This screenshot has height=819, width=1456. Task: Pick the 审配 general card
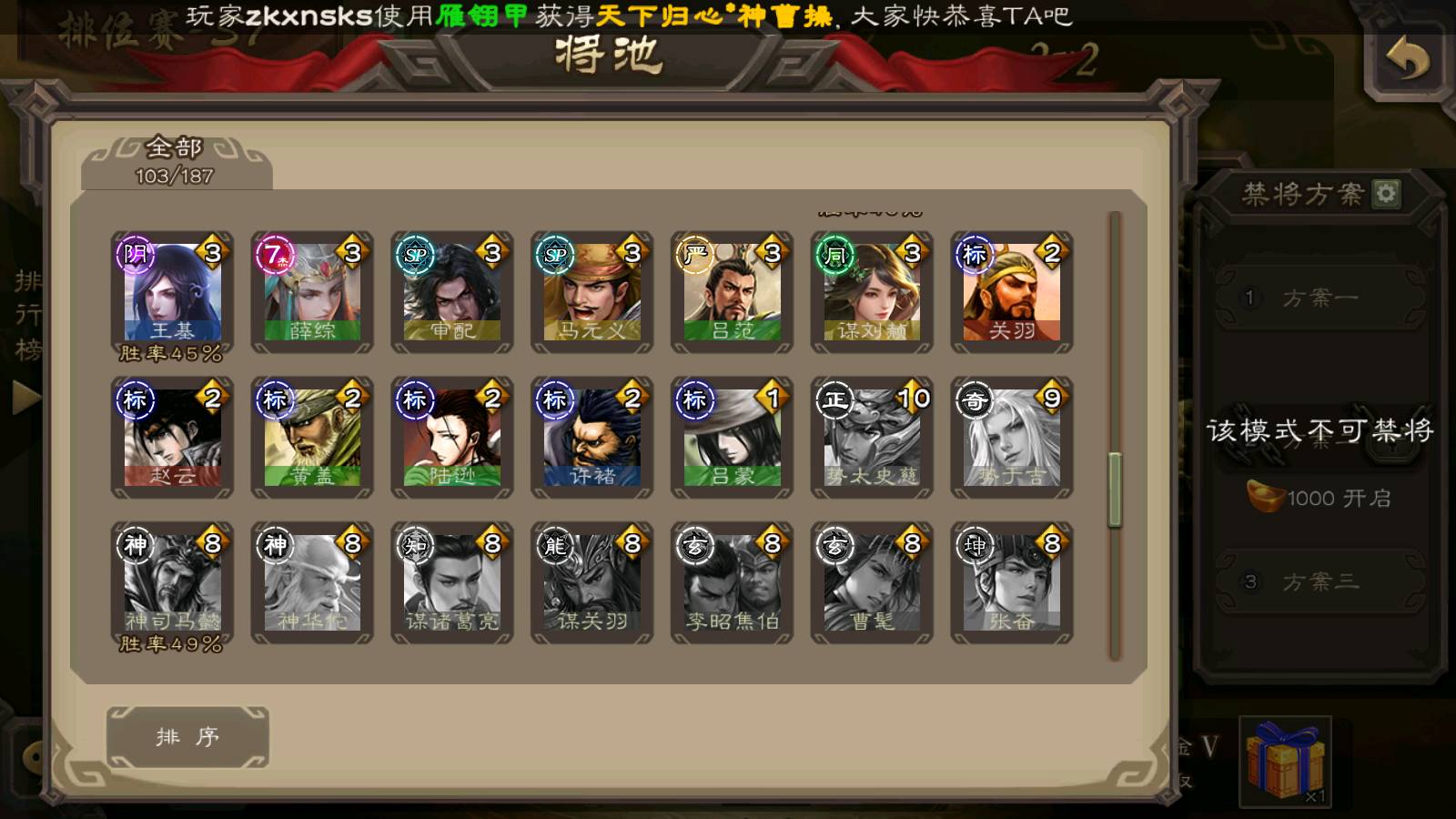452,293
